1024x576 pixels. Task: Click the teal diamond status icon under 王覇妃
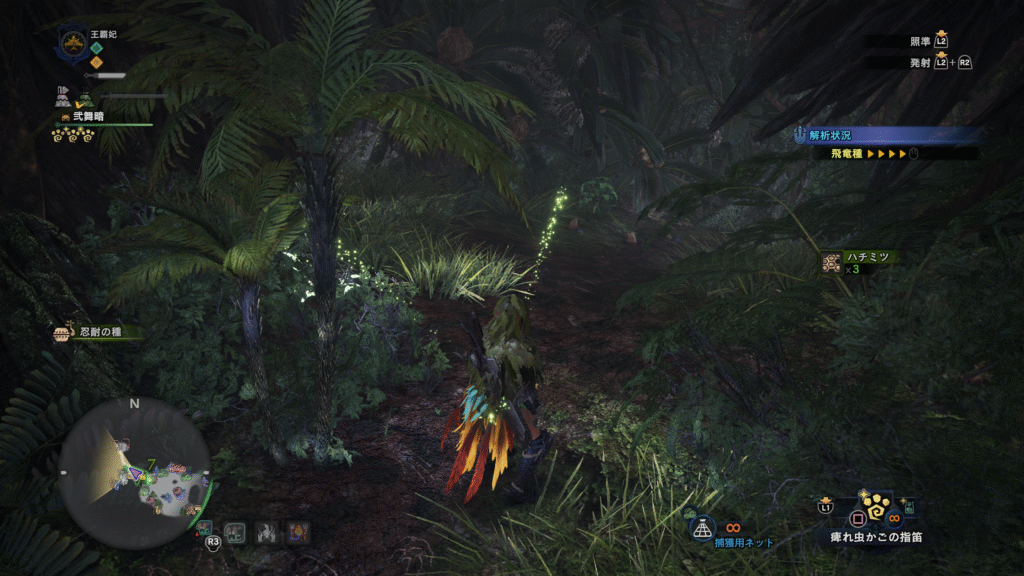[96, 47]
